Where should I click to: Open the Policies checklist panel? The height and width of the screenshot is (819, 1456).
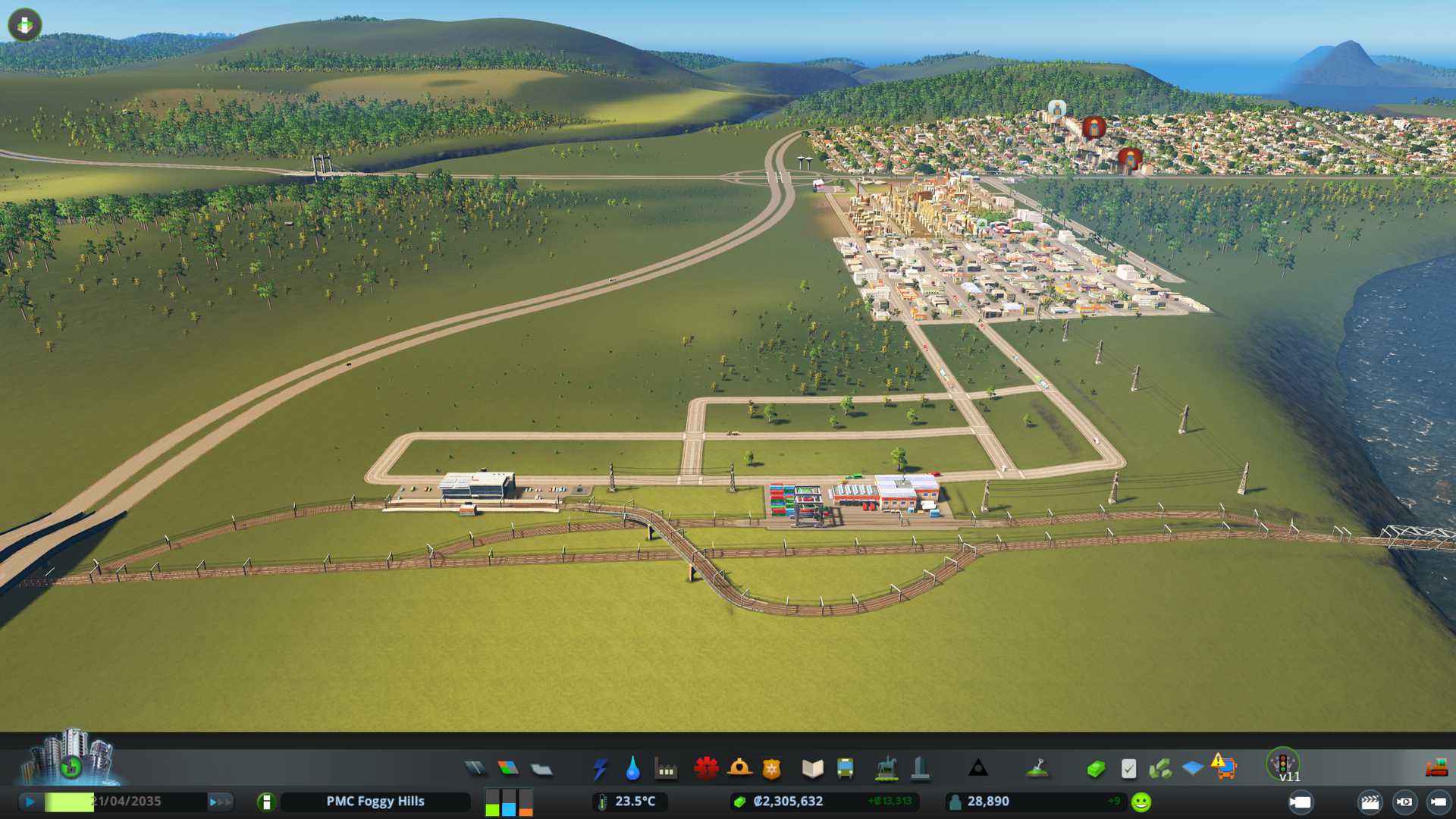[x=1128, y=769]
